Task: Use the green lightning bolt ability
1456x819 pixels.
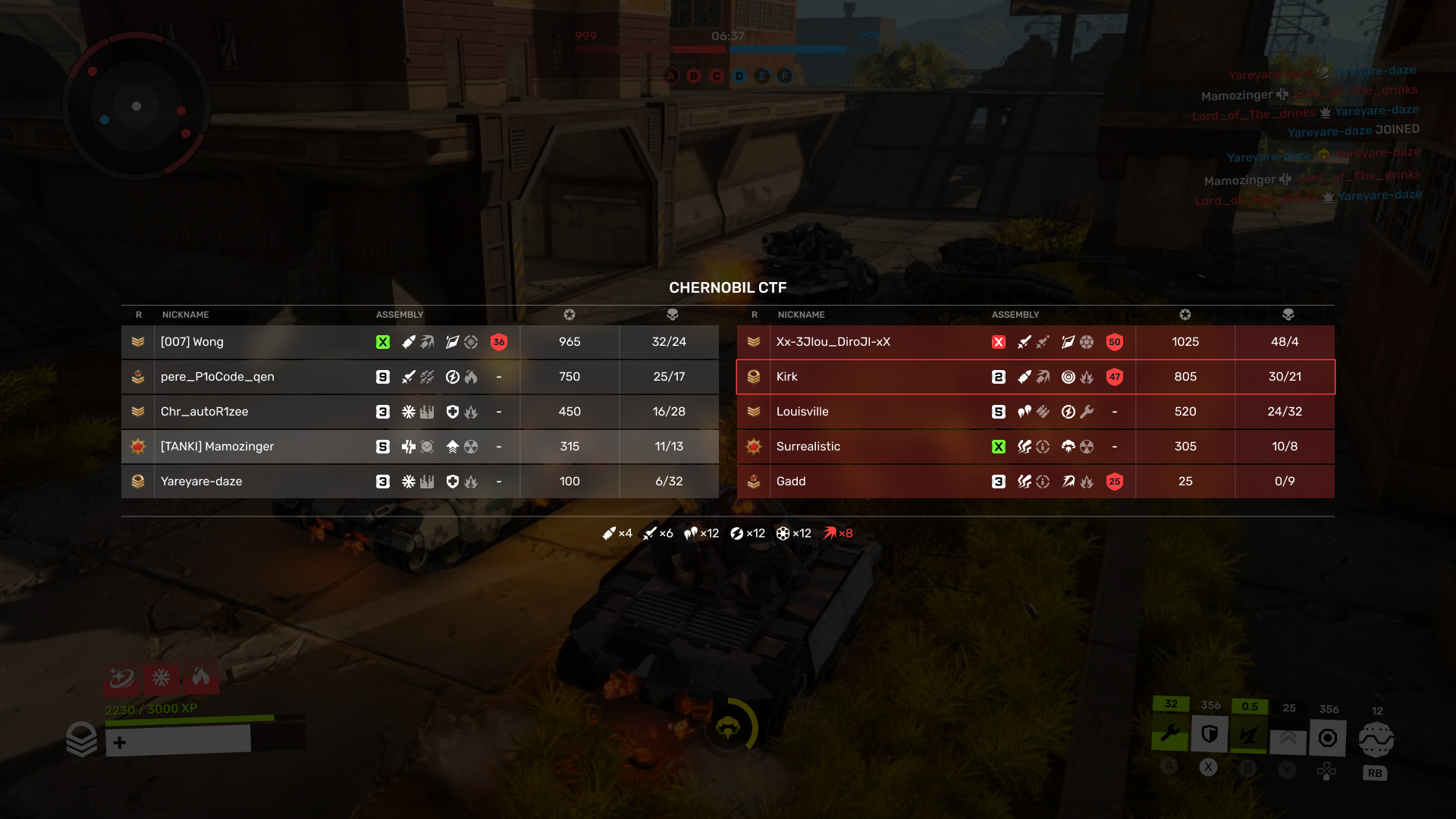Action: 1249,736
